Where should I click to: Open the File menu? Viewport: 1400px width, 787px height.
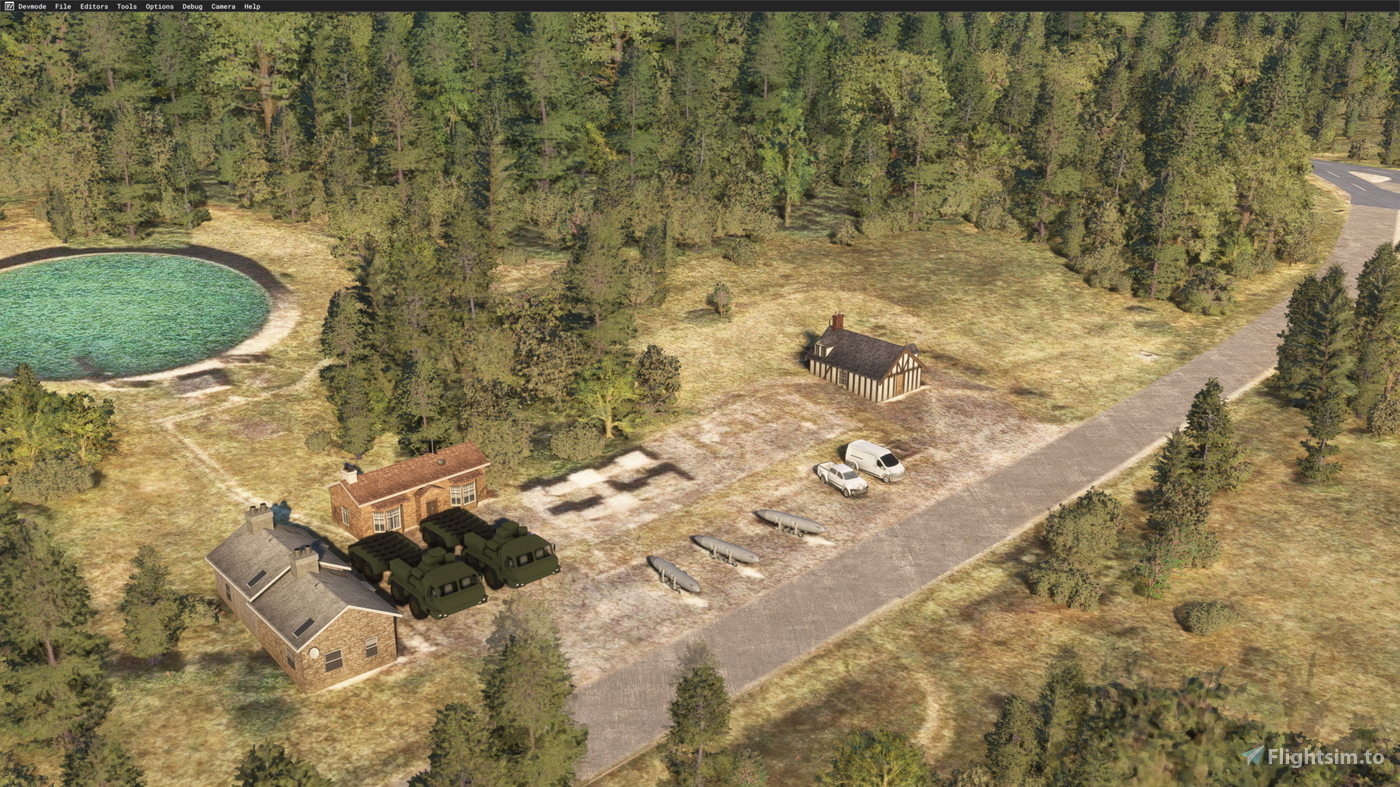(61, 5)
